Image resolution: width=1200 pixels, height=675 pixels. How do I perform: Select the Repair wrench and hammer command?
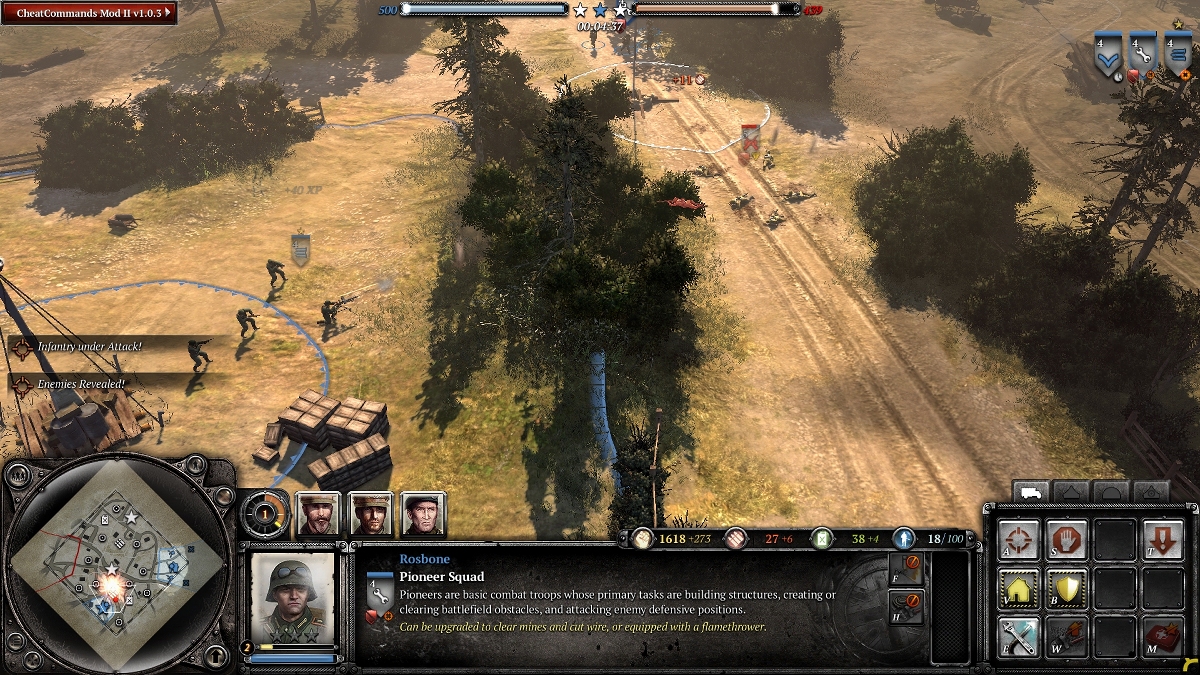[1018, 637]
